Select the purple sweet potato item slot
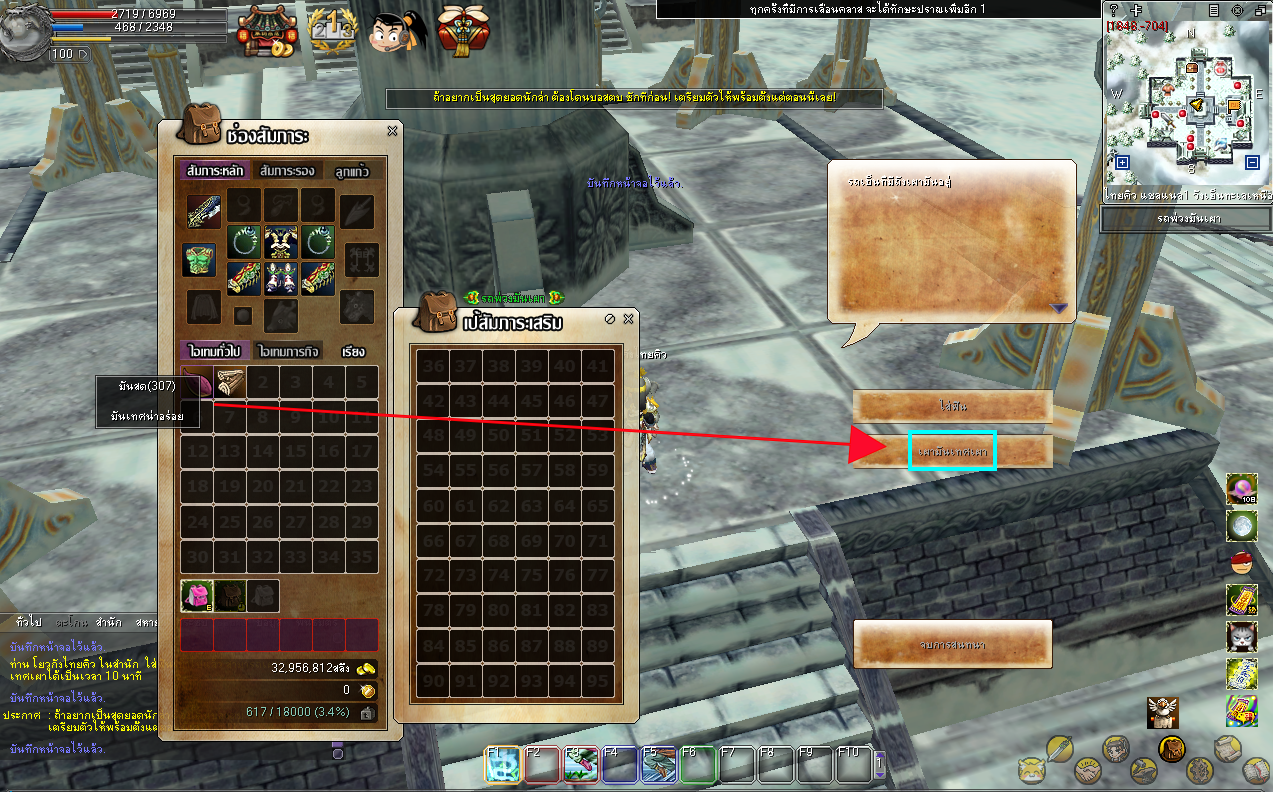The image size is (1273, 792). 197,382
